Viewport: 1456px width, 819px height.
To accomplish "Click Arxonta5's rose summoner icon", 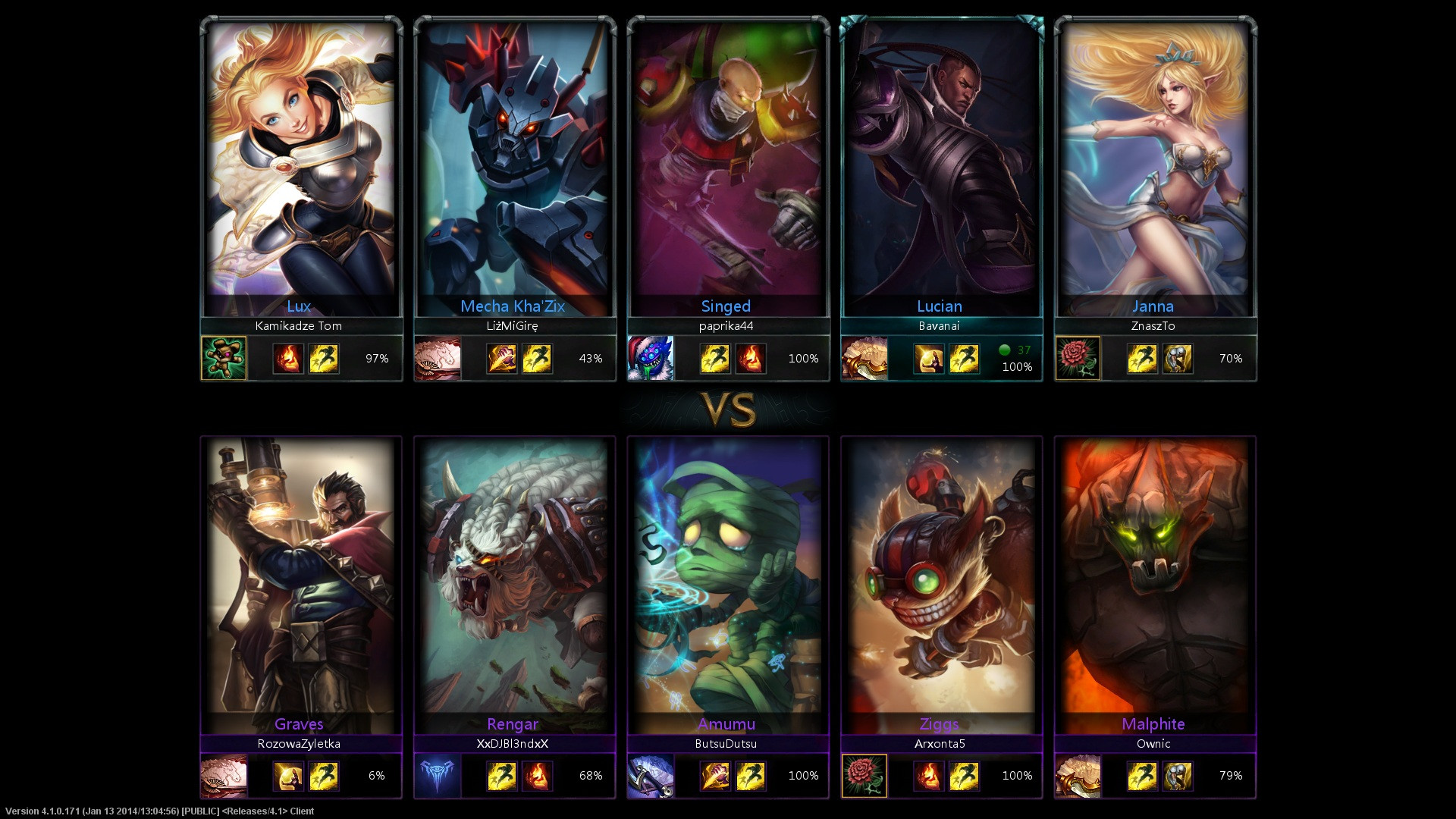I will tap(864, 776).
